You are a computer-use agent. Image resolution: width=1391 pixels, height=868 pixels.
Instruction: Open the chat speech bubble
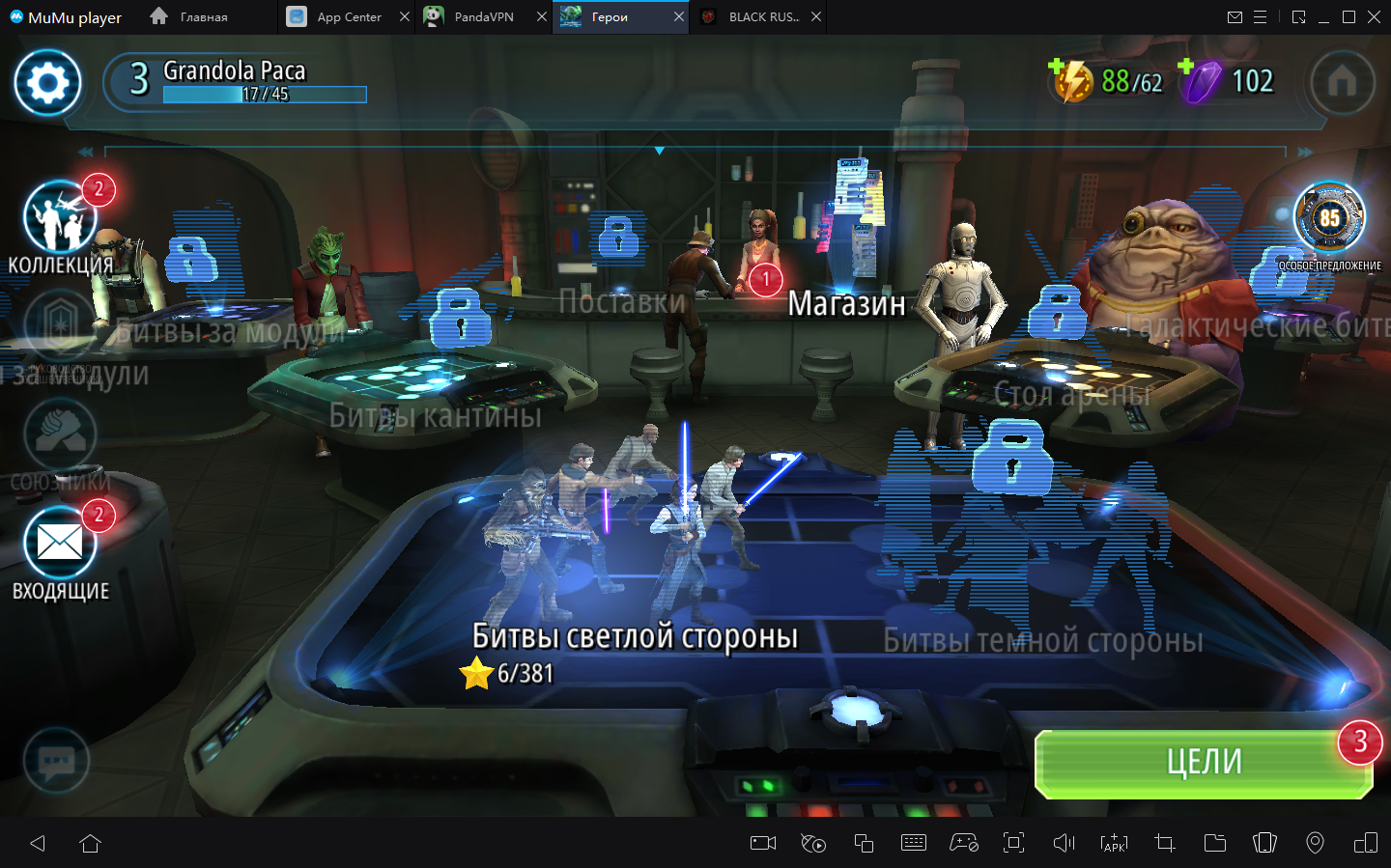[x=56, y=761]
